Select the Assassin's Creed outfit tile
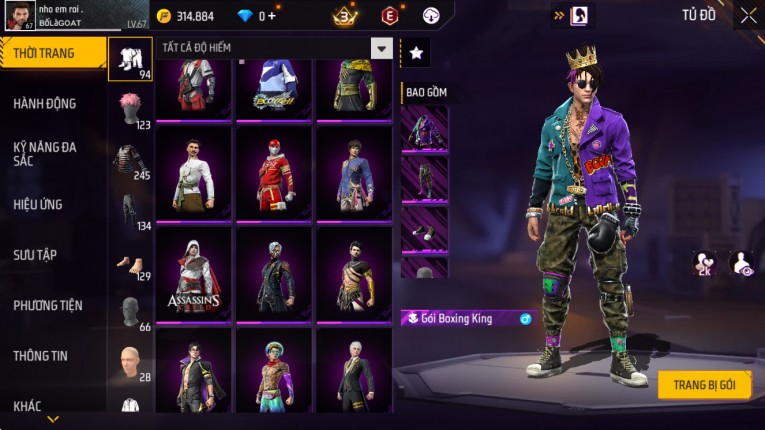This screenshot has height=430, width=765. coord(193,273)
